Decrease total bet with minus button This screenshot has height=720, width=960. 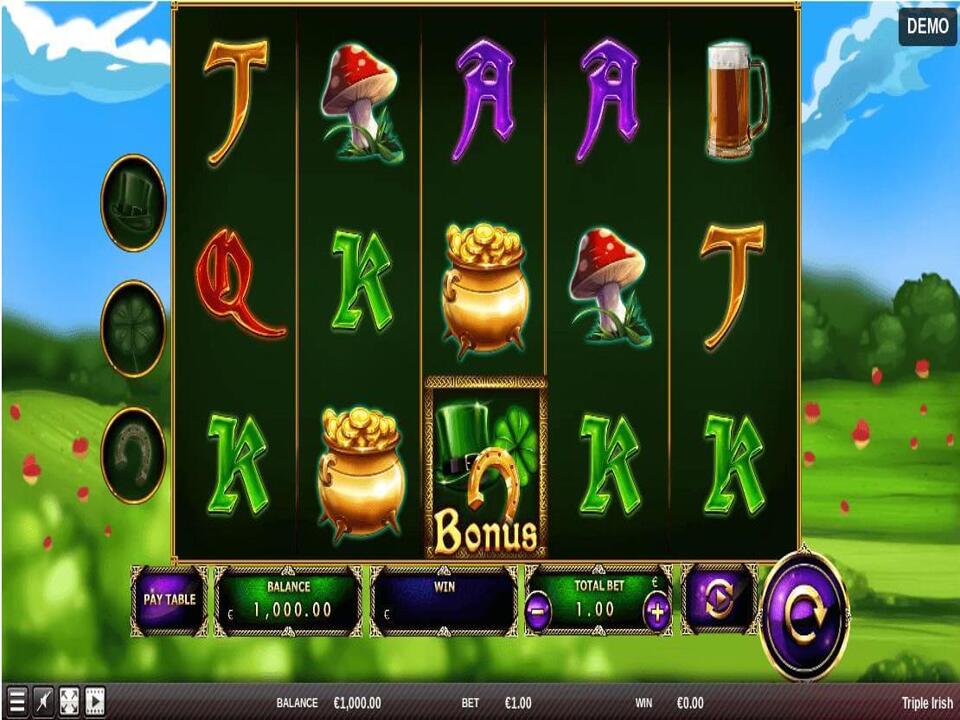[538, 612]
